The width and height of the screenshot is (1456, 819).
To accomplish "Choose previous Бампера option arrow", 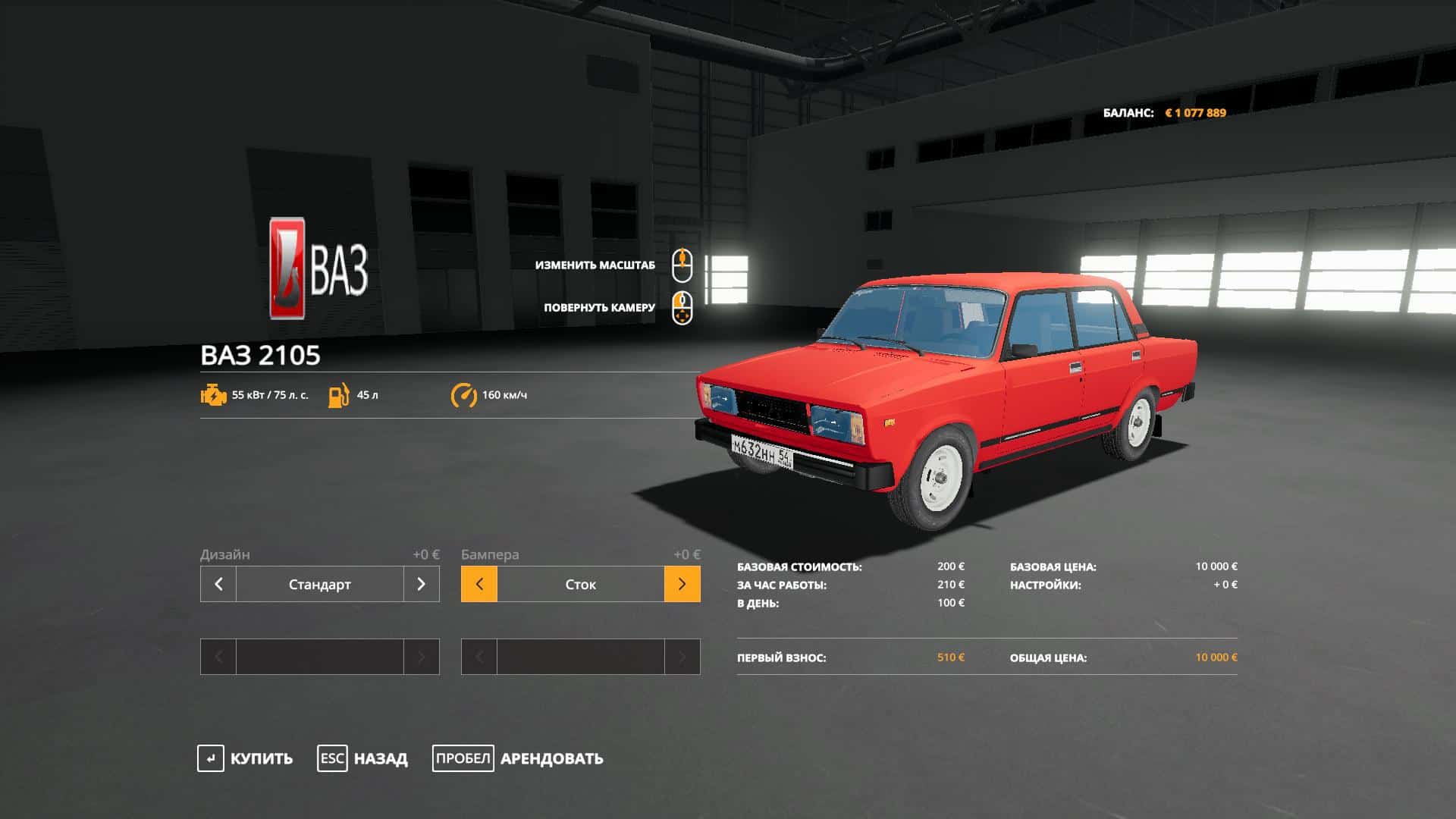I will point(479,584).
